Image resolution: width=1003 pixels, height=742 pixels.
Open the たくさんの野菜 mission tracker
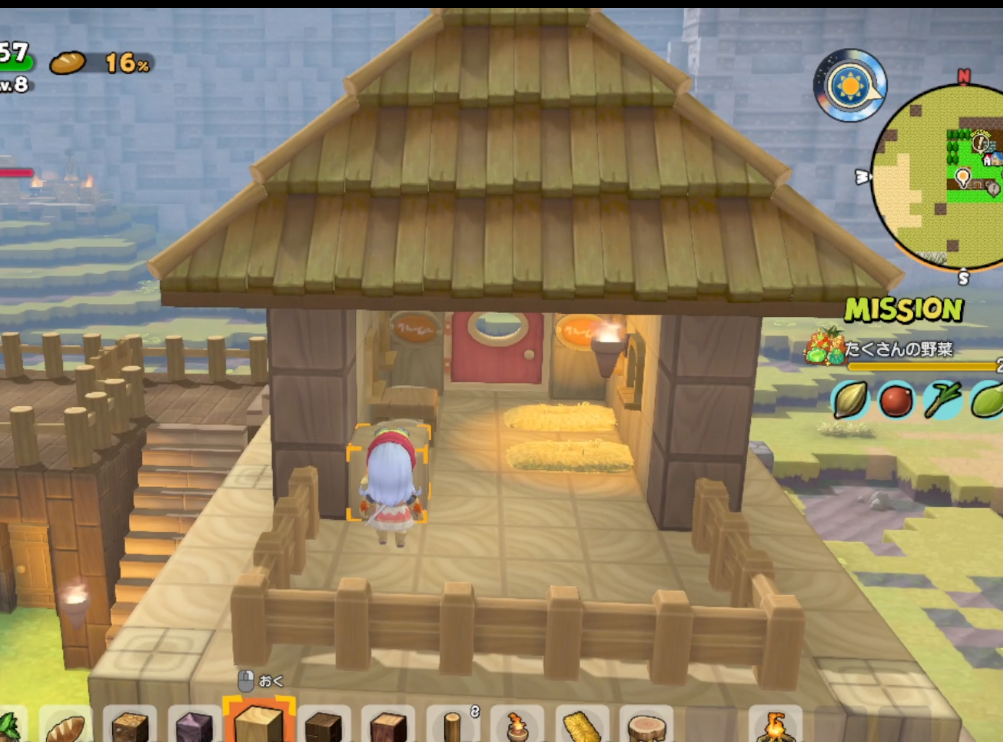coord(900,348)
